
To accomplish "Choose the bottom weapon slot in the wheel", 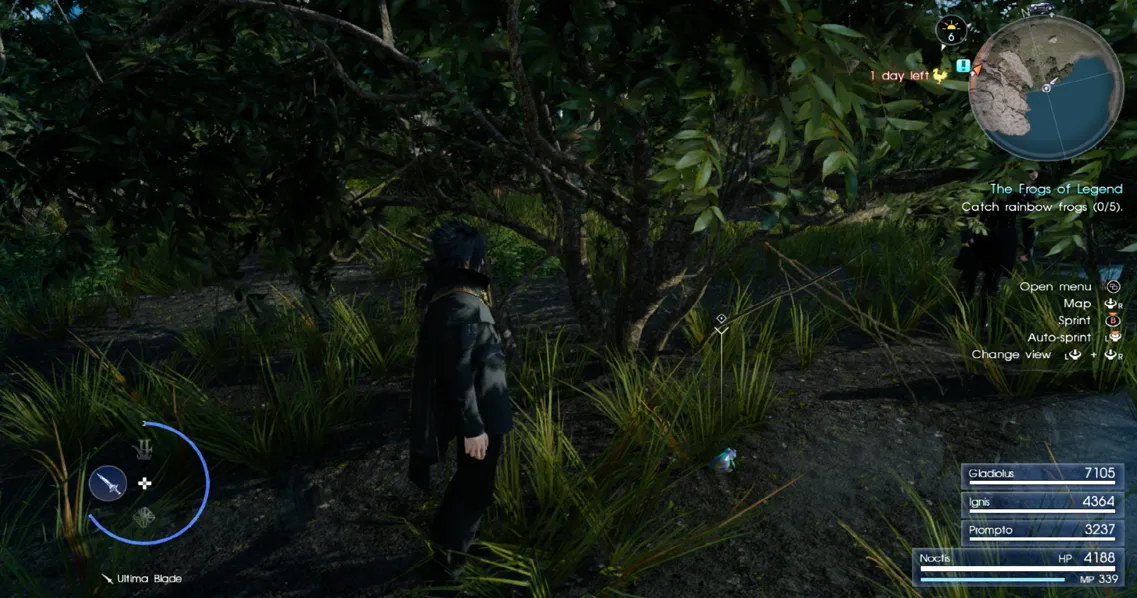I will tap(145, 517).
